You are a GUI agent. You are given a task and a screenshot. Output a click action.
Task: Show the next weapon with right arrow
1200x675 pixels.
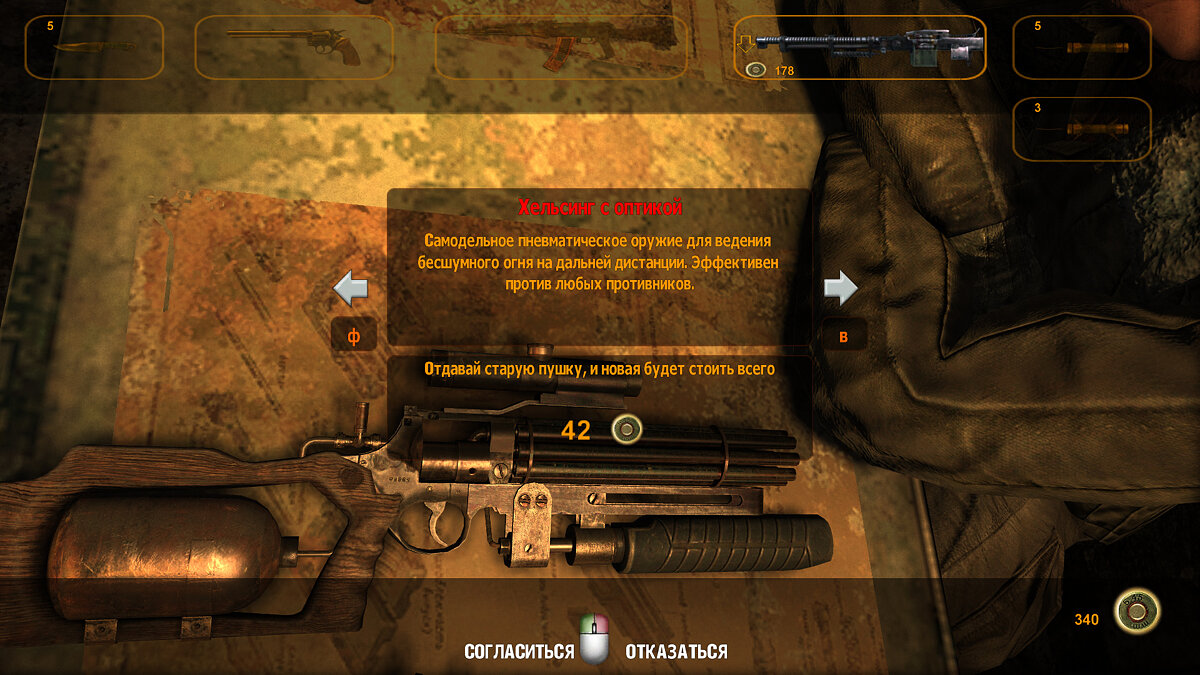(841, 289)
